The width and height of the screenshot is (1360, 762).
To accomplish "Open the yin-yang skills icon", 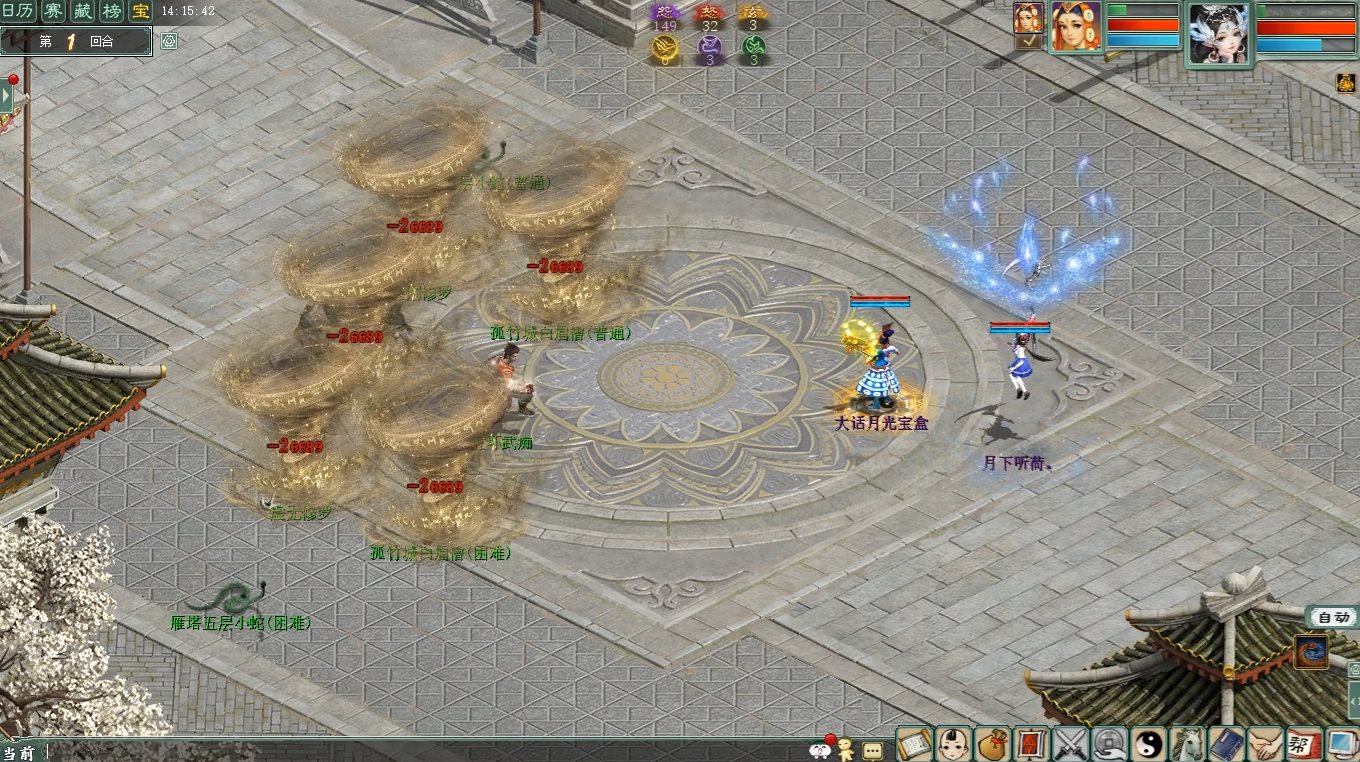I will click(x=1149, y=744).
